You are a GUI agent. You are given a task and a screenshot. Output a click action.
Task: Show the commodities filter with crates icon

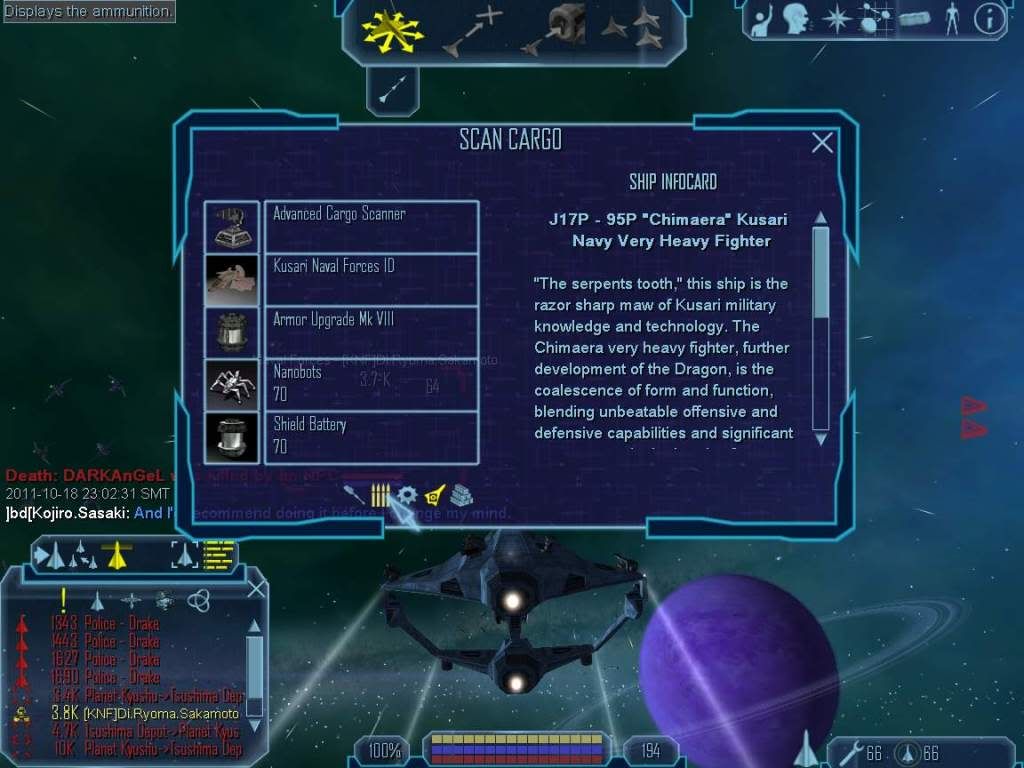(461, 495)
